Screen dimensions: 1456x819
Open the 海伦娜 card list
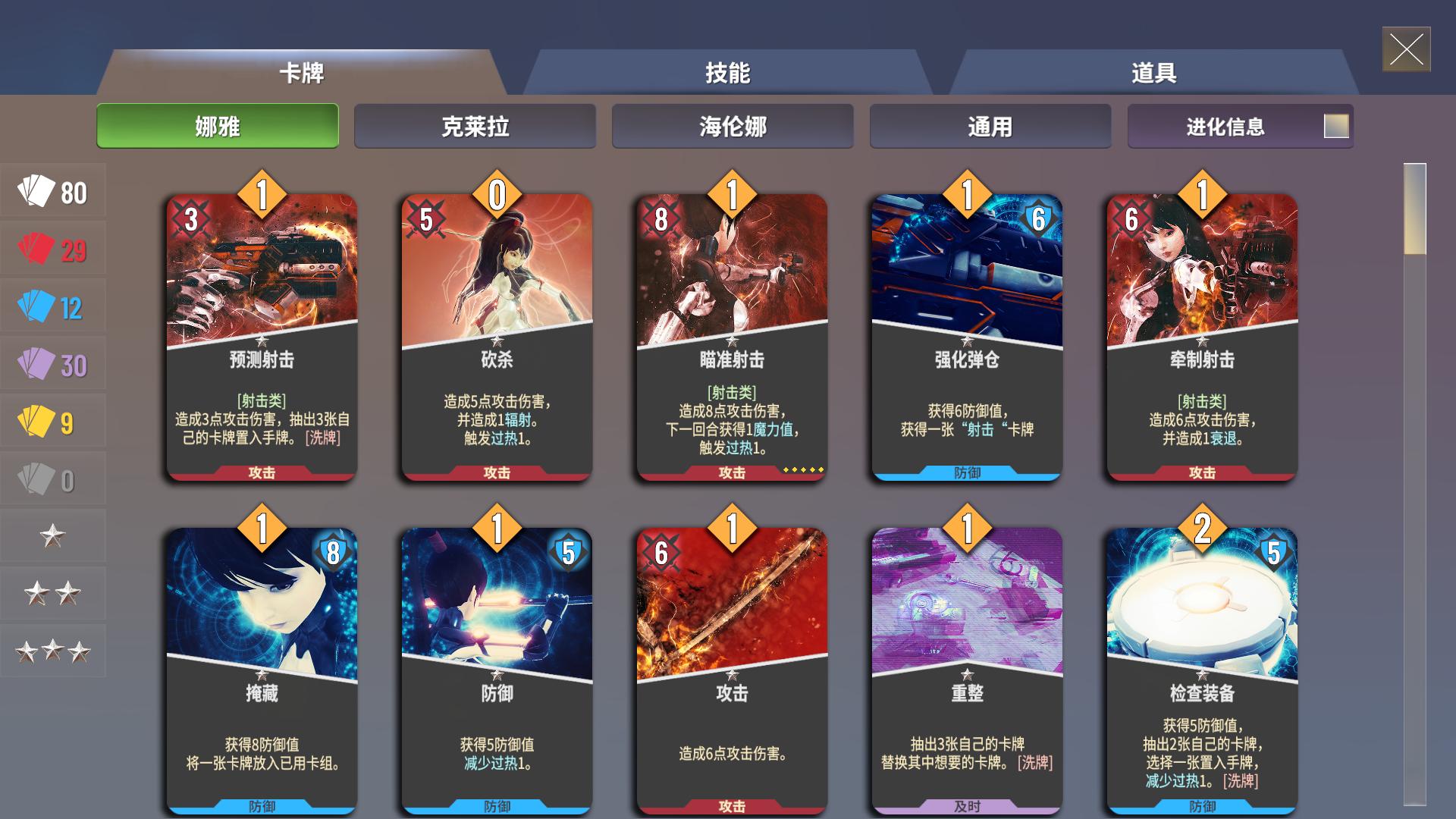(x=733, y=126)
